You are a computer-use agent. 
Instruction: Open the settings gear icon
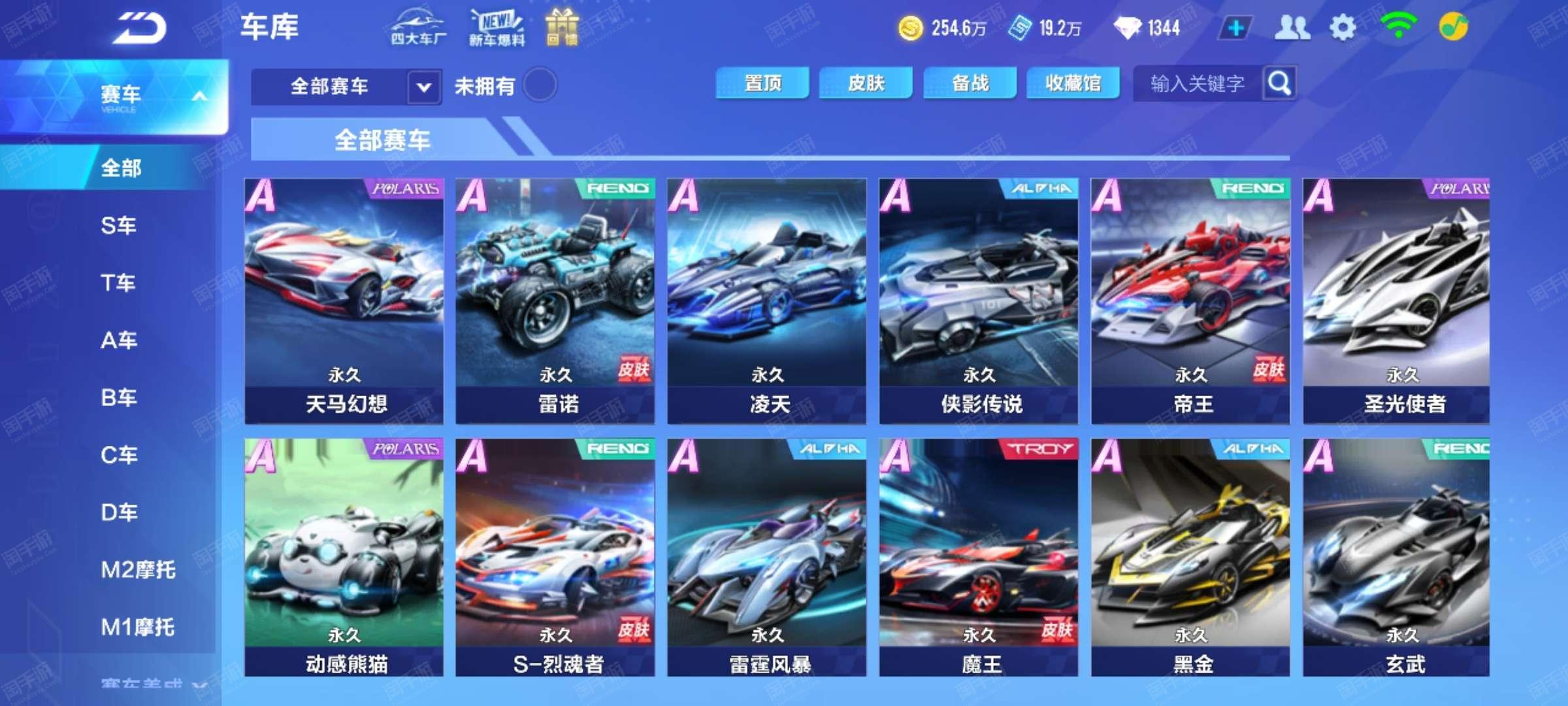[x=1343, y=27]
